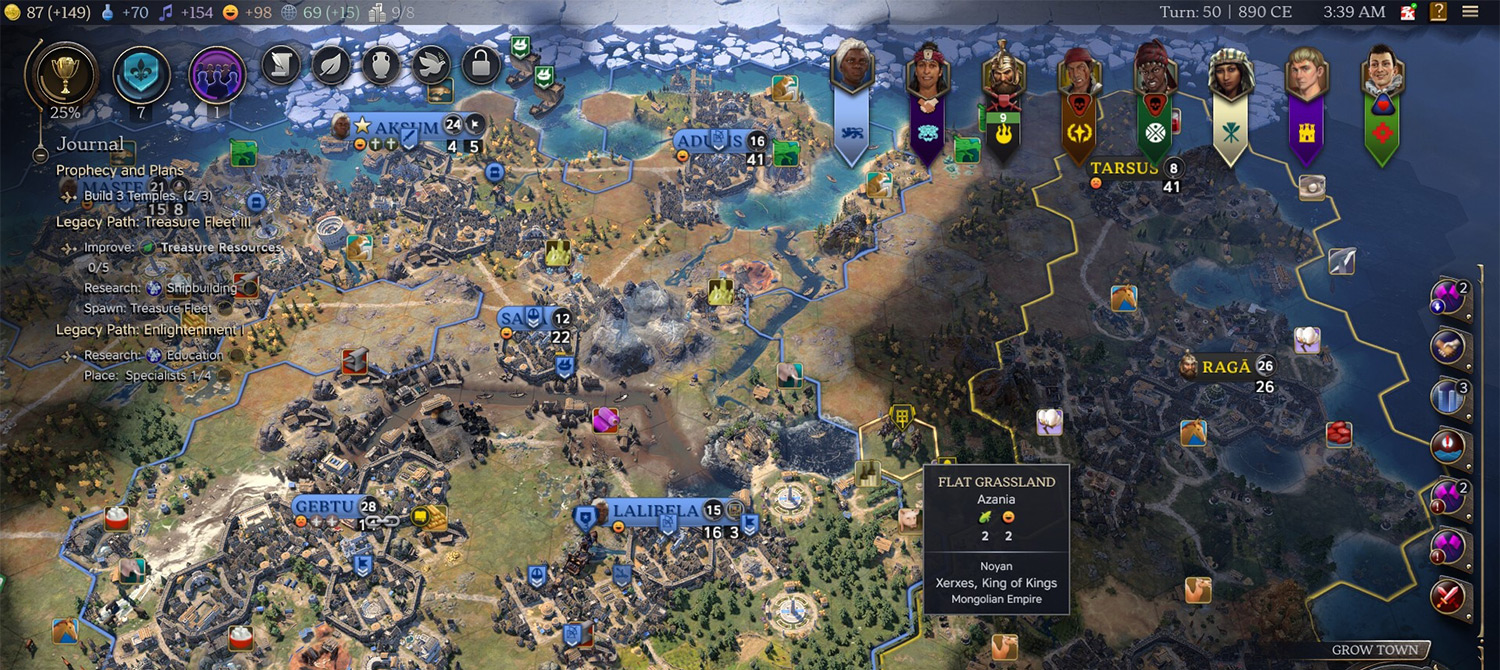
Task: Open the blue fleur-de-lis shield panel
Action: tap(141, 74)
